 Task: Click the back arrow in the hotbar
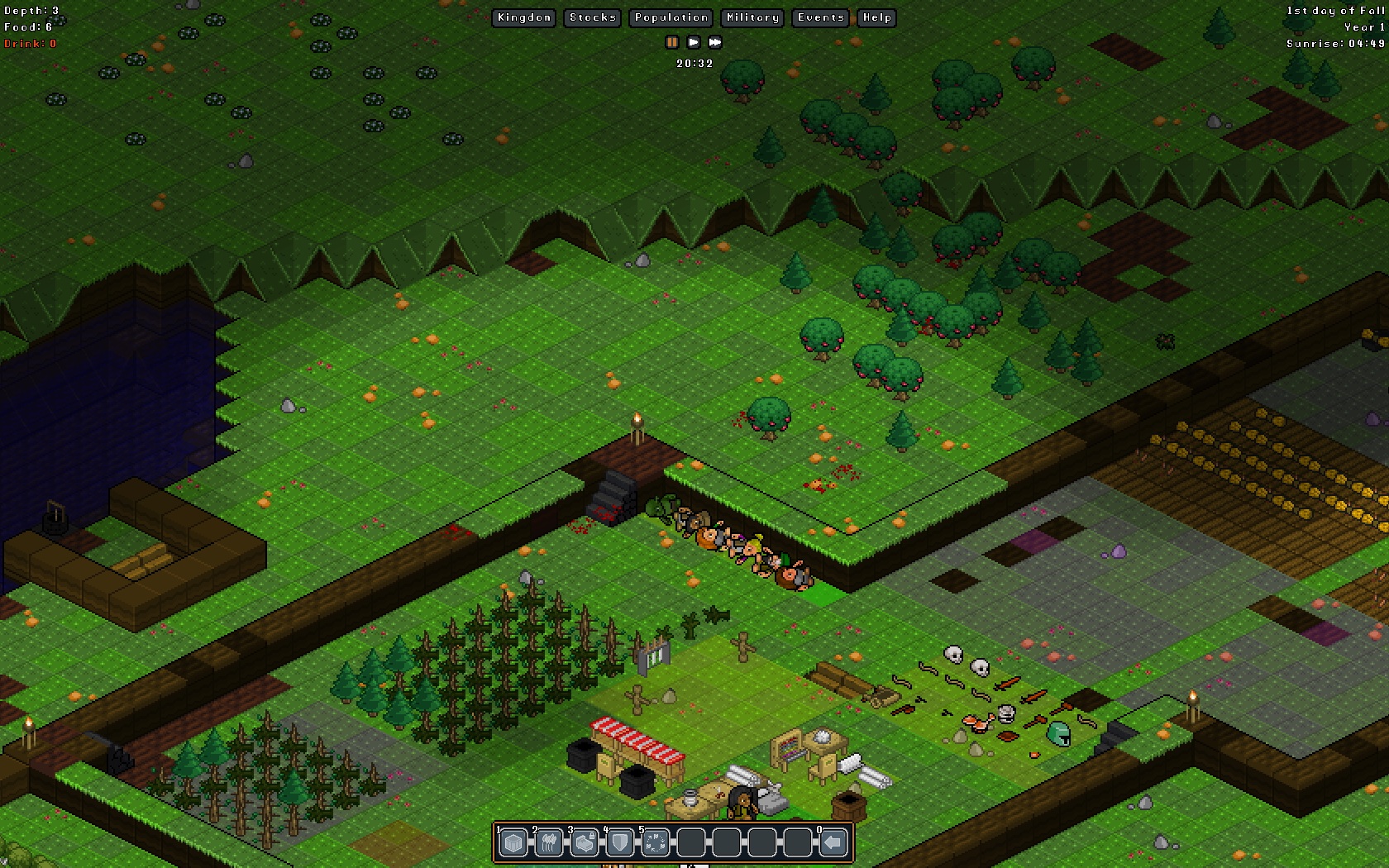coord(833,843)
